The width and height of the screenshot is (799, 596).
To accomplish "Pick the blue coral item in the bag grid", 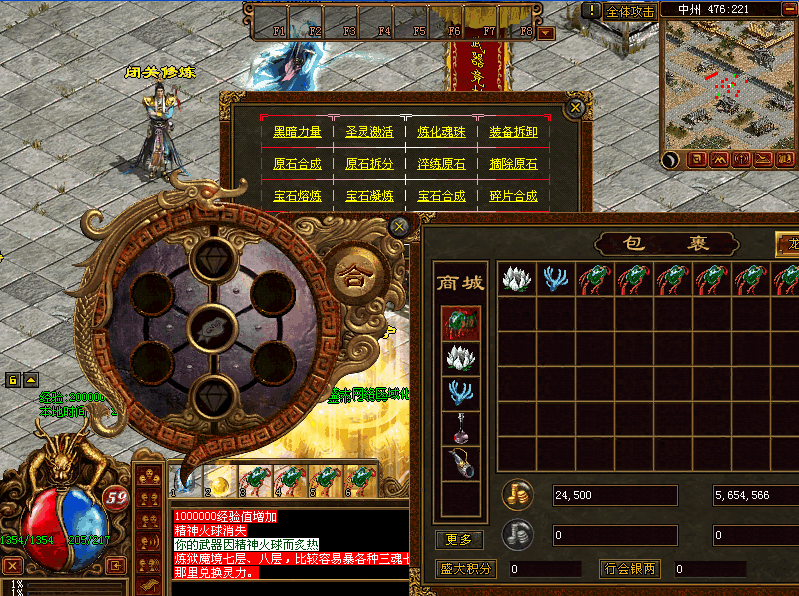I will click(x=555, y=279).
